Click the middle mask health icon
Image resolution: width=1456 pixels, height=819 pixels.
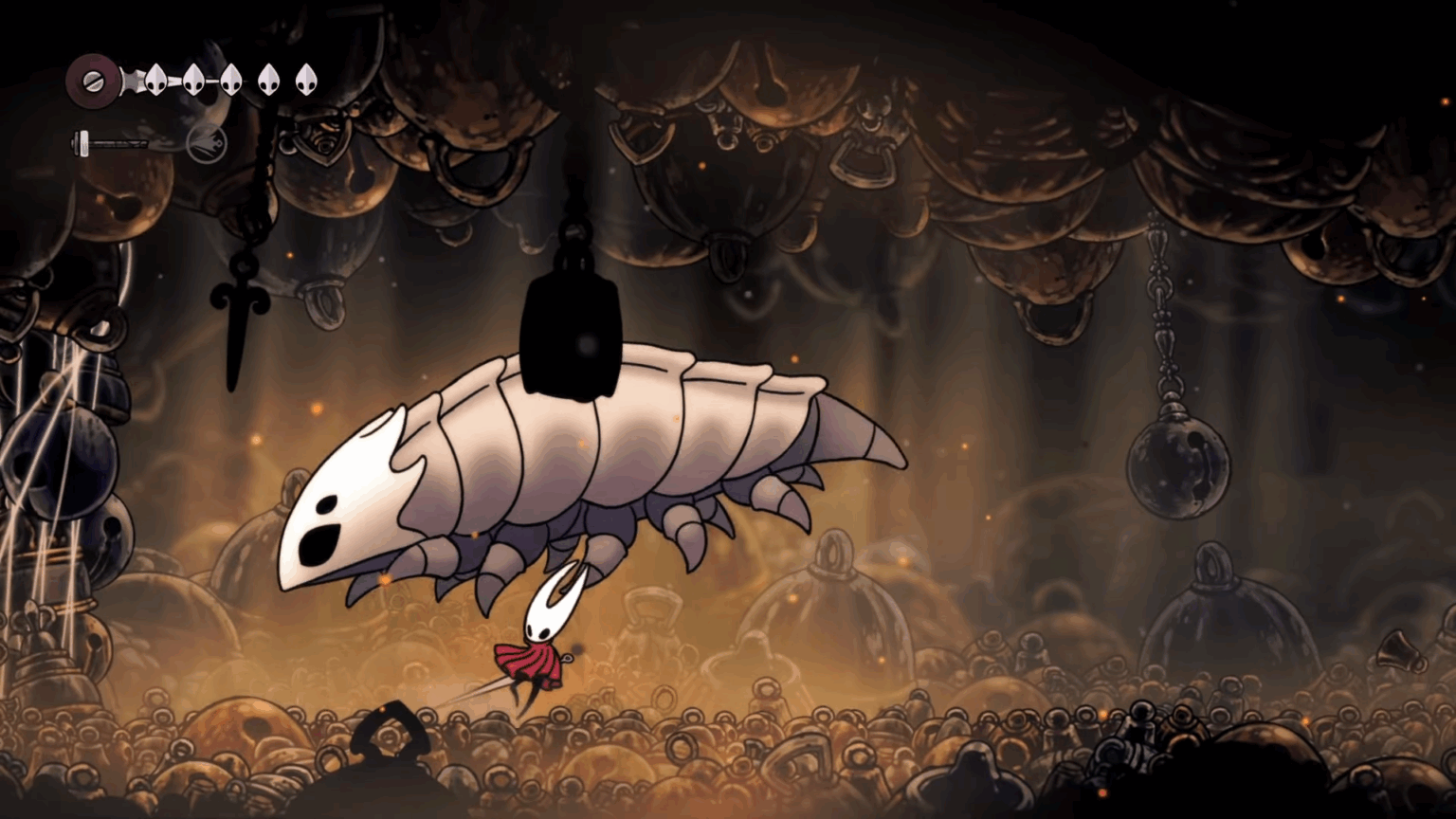click(231, 81)
